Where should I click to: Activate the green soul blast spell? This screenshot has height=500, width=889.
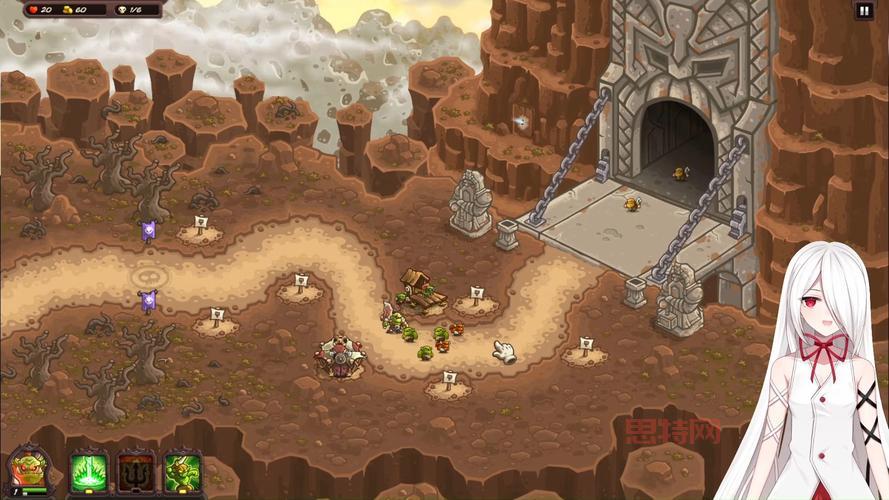(x=88, y=470)
